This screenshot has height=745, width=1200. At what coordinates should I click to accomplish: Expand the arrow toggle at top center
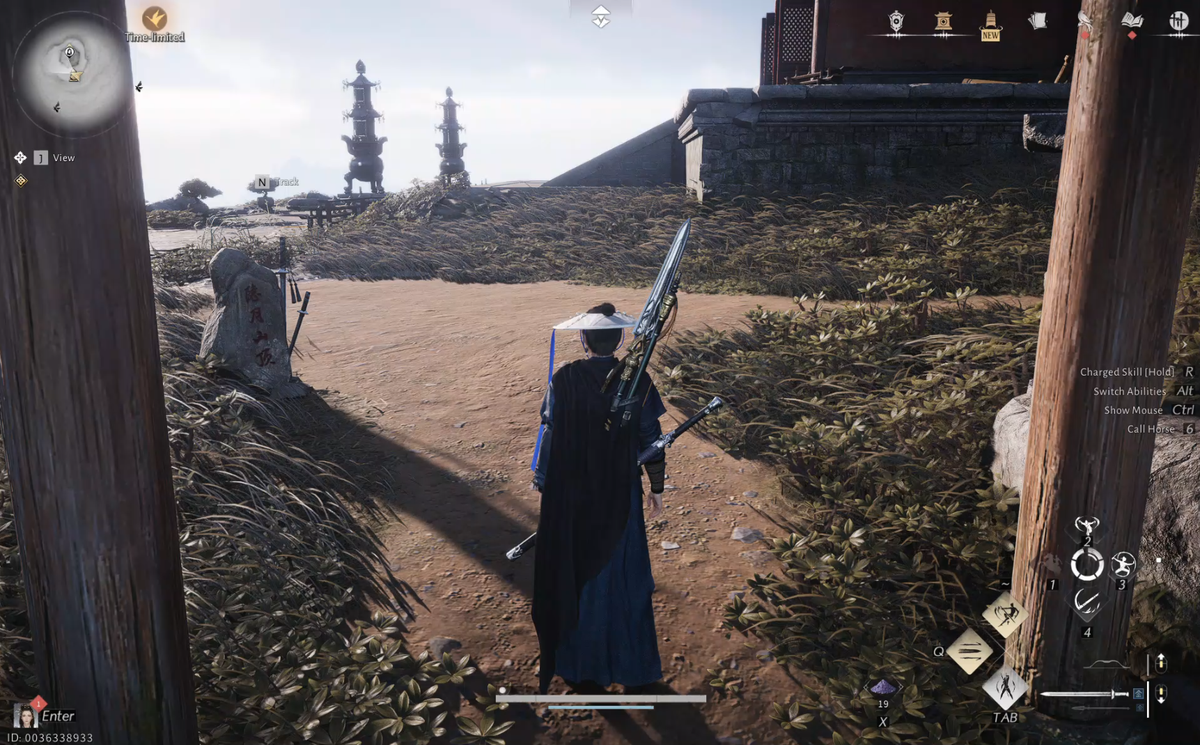[x=600, y=17]
